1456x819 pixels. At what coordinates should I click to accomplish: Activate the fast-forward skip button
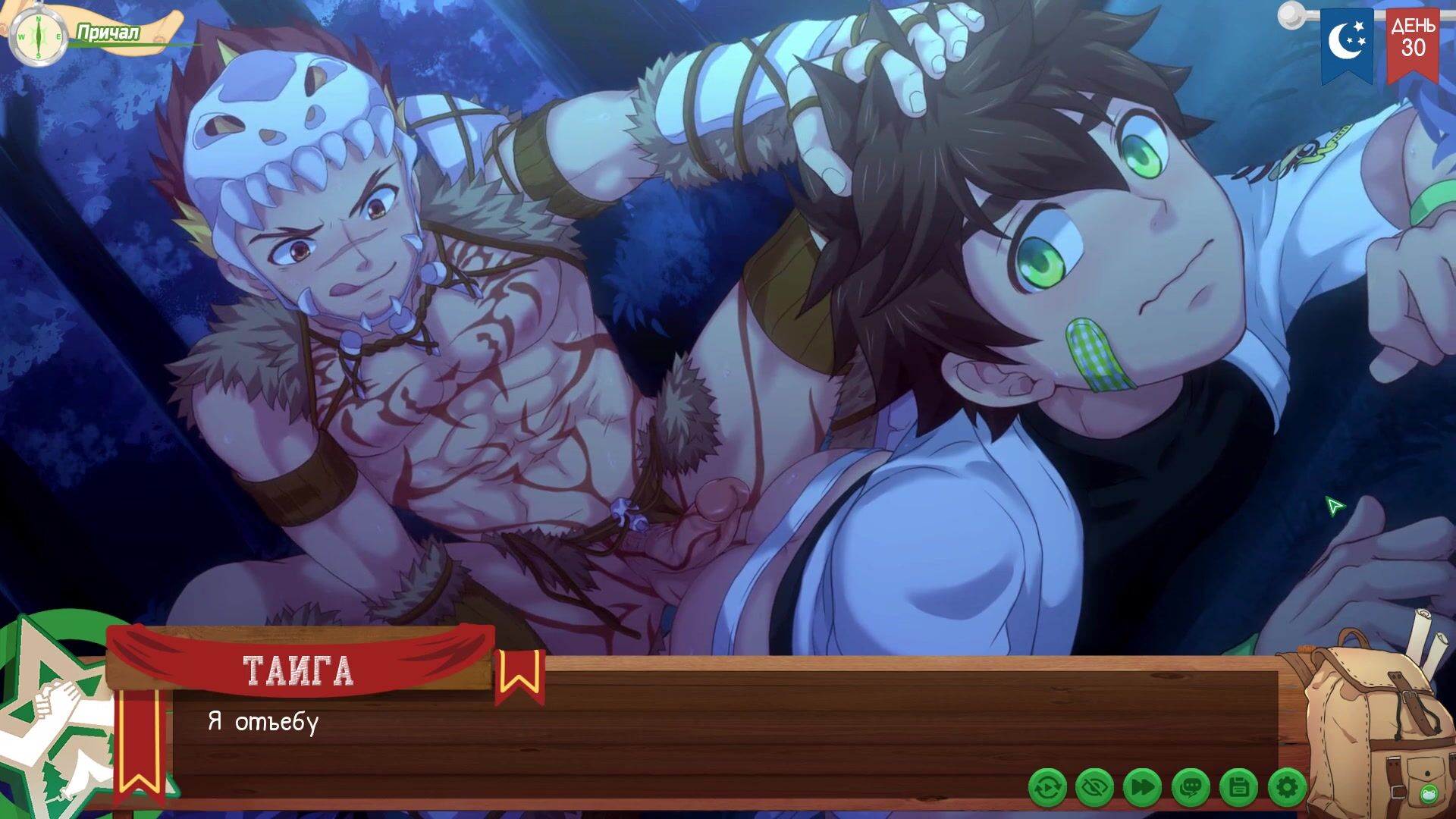1143,789
